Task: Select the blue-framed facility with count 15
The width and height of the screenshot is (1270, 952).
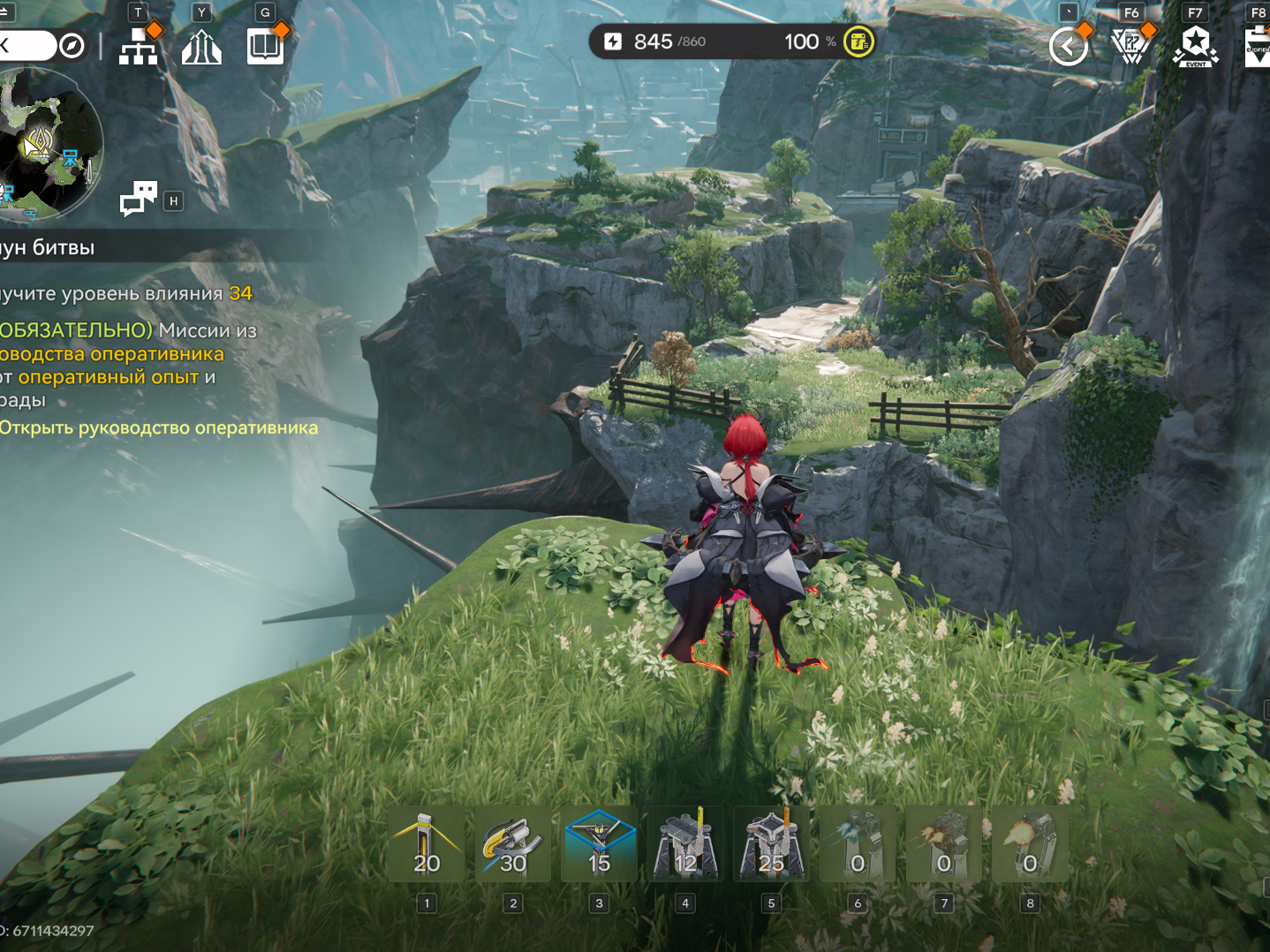Action: 599,844
